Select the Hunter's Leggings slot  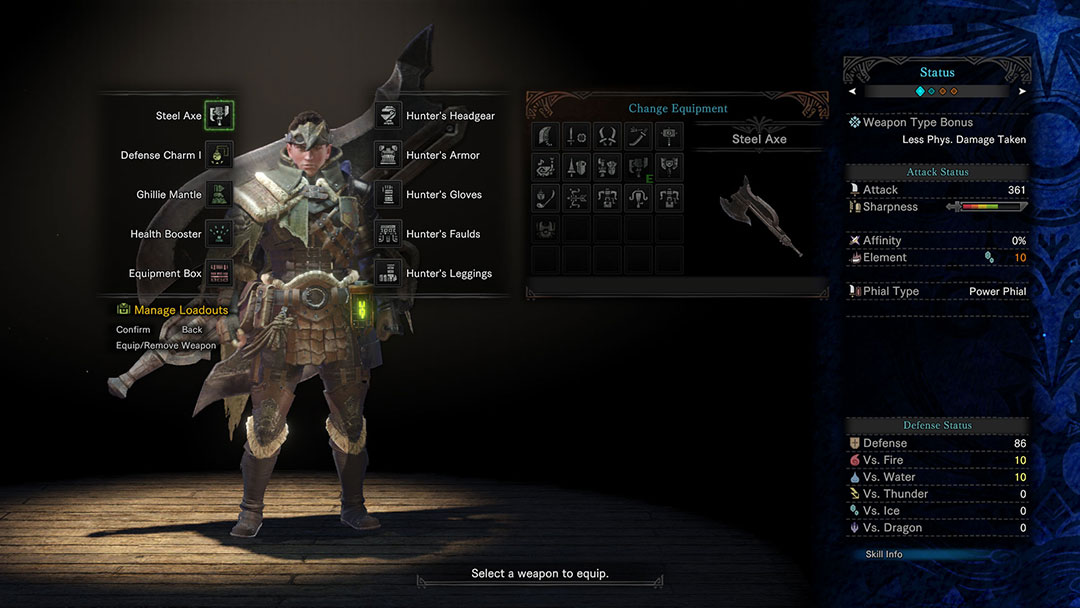(388, 273)
